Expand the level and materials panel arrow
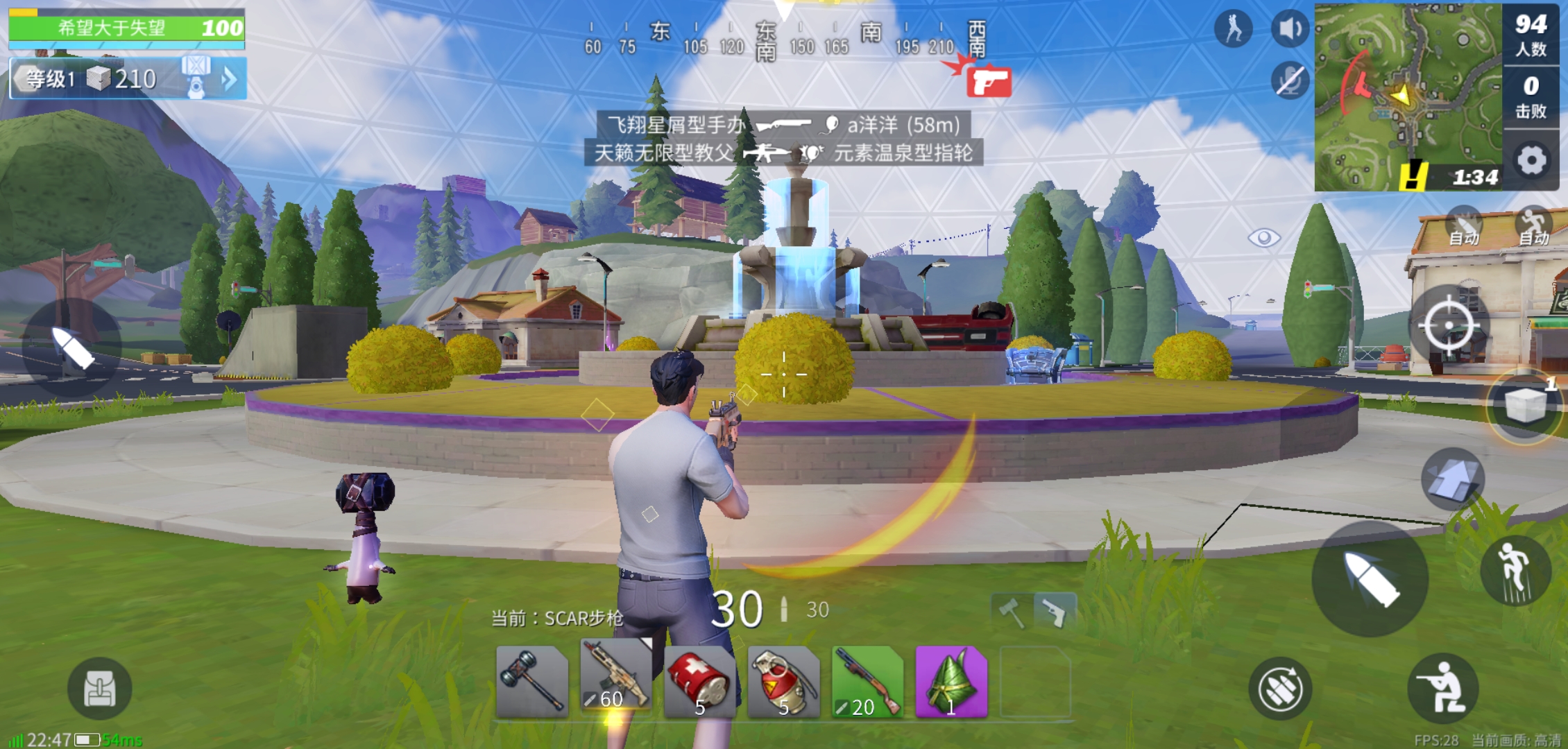Image resolution: width=1568 pixels, height=749 pixels. (229, 79)
